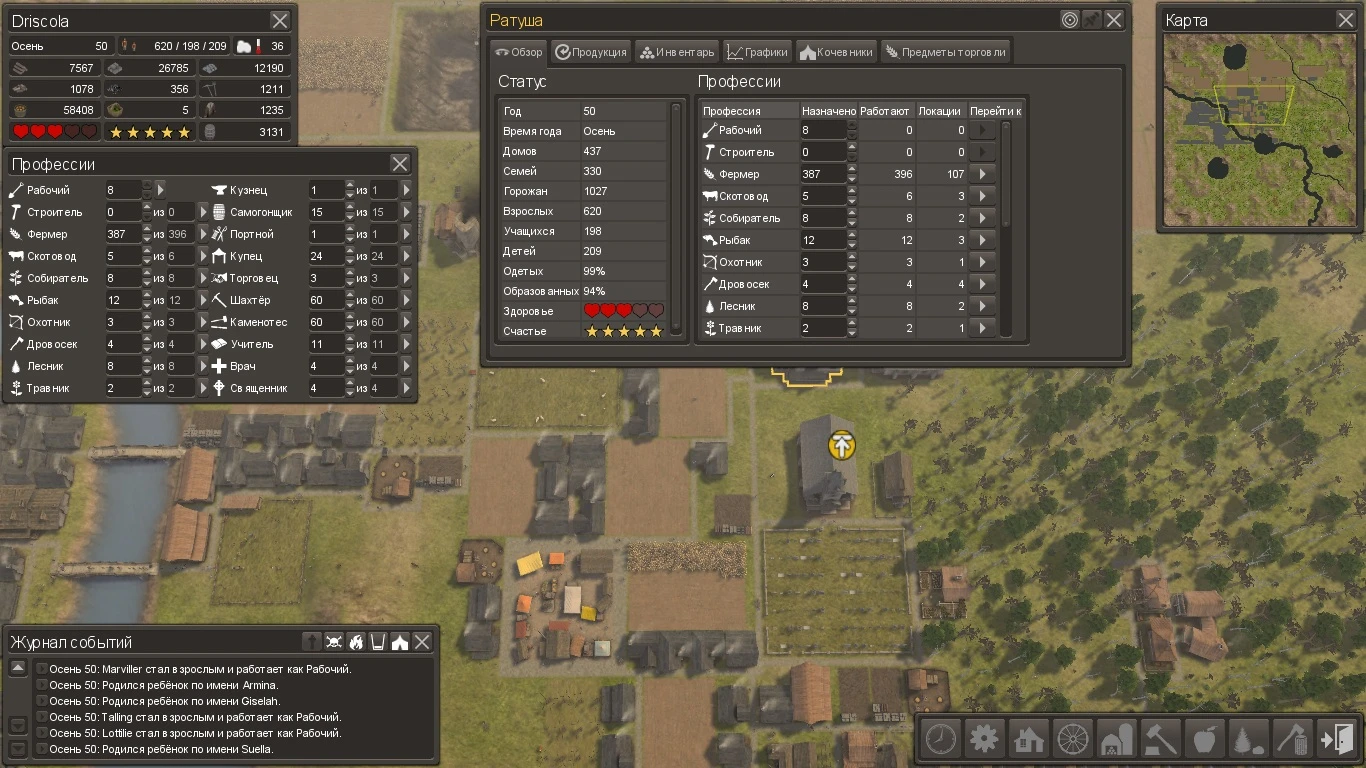The height and width of the screenshot is (768, 1366).
Task: Pin the Ратуша window with pin icon
Action: (1090, 19)
